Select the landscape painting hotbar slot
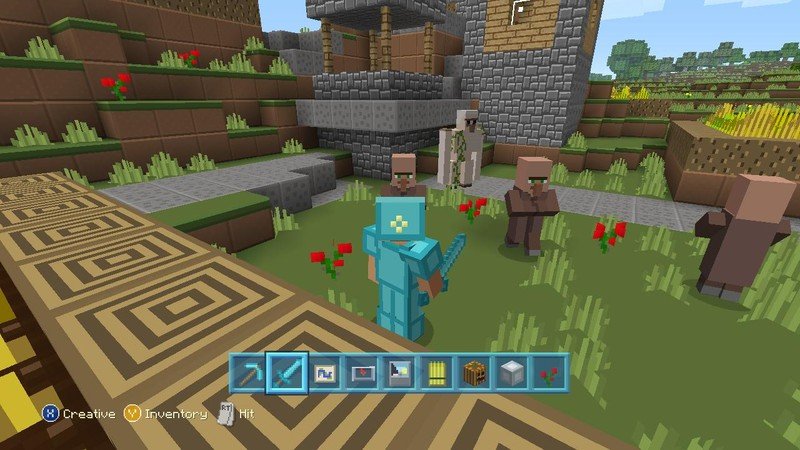800x450 pixels. click(398, 374)
